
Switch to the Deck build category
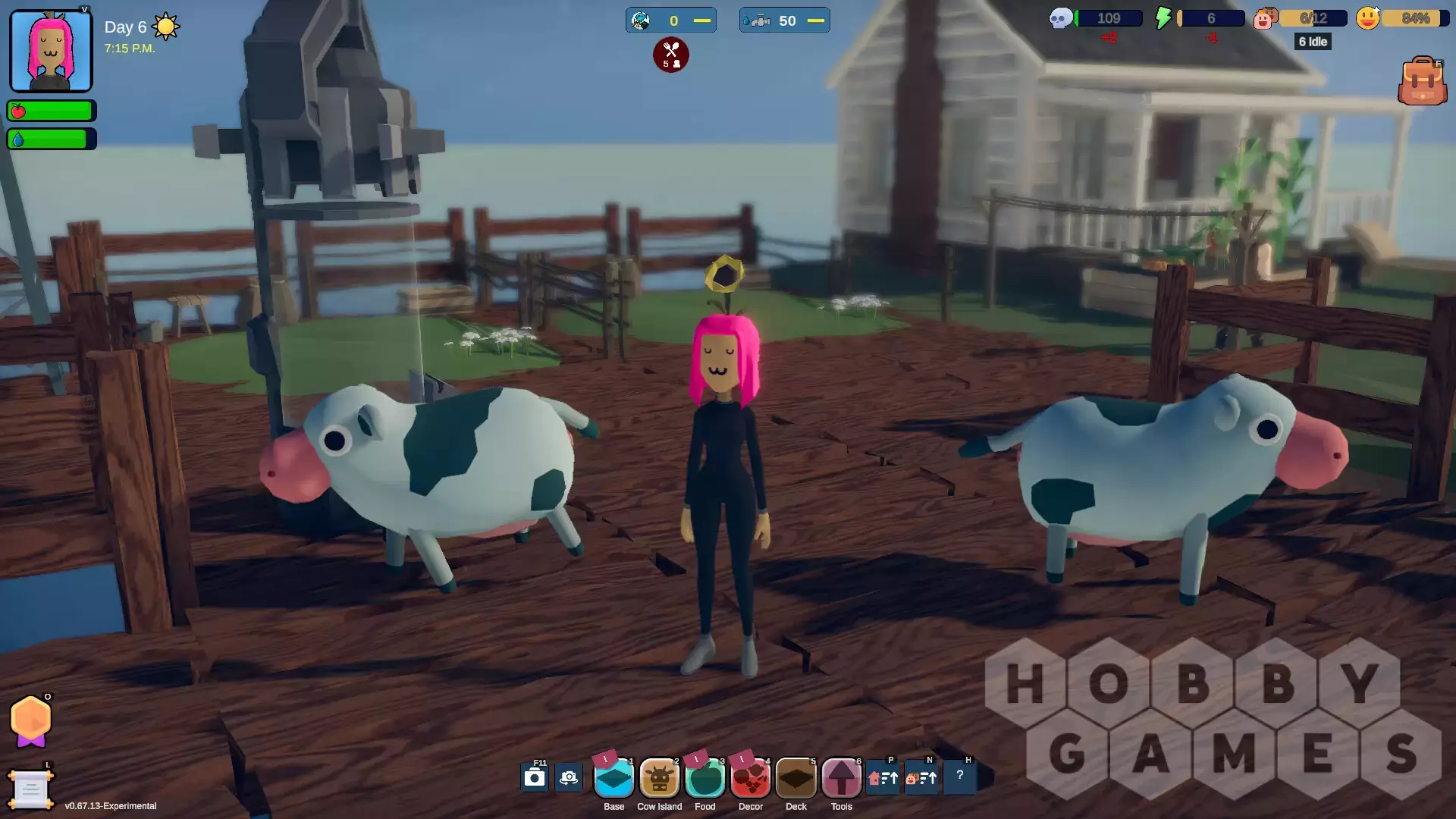coord(795,778)
